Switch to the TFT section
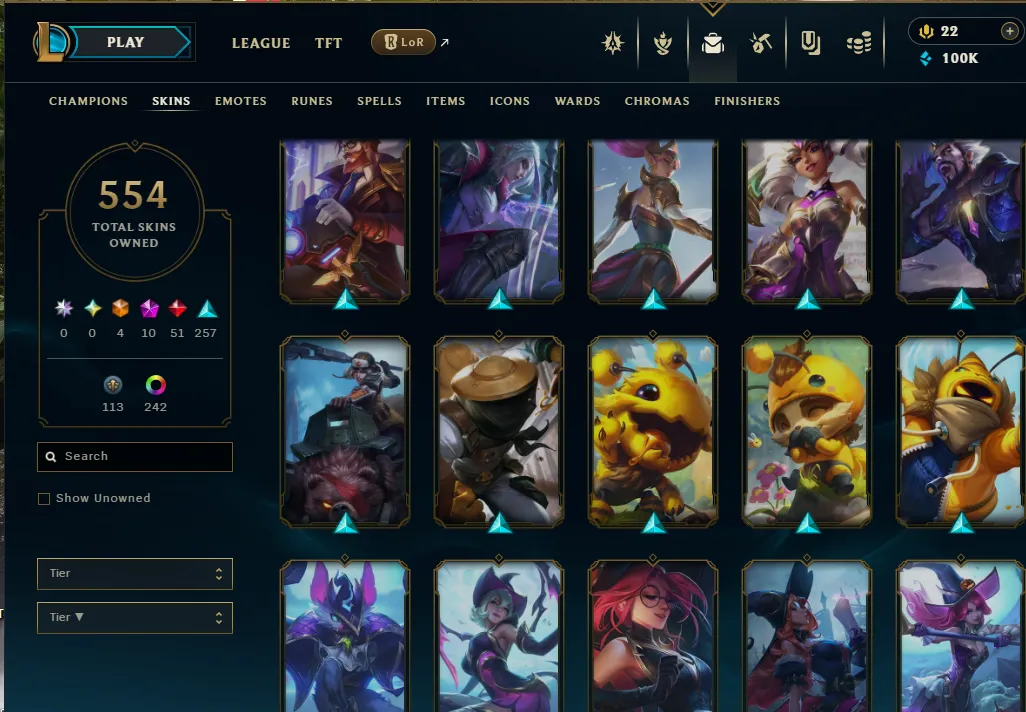The image size is (1026, 712). coord(328,43)
